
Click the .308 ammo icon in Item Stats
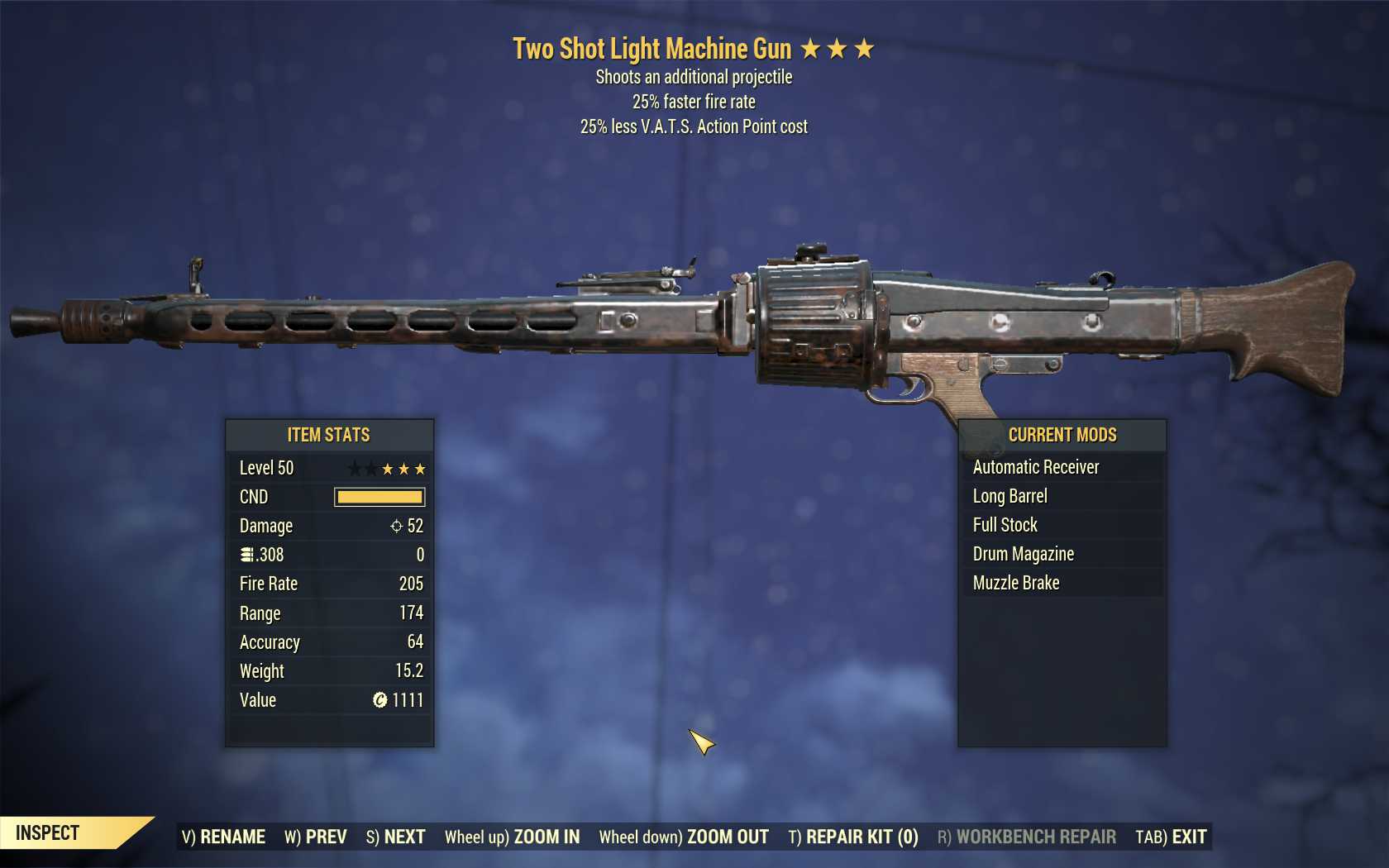[x=246, y=555]
